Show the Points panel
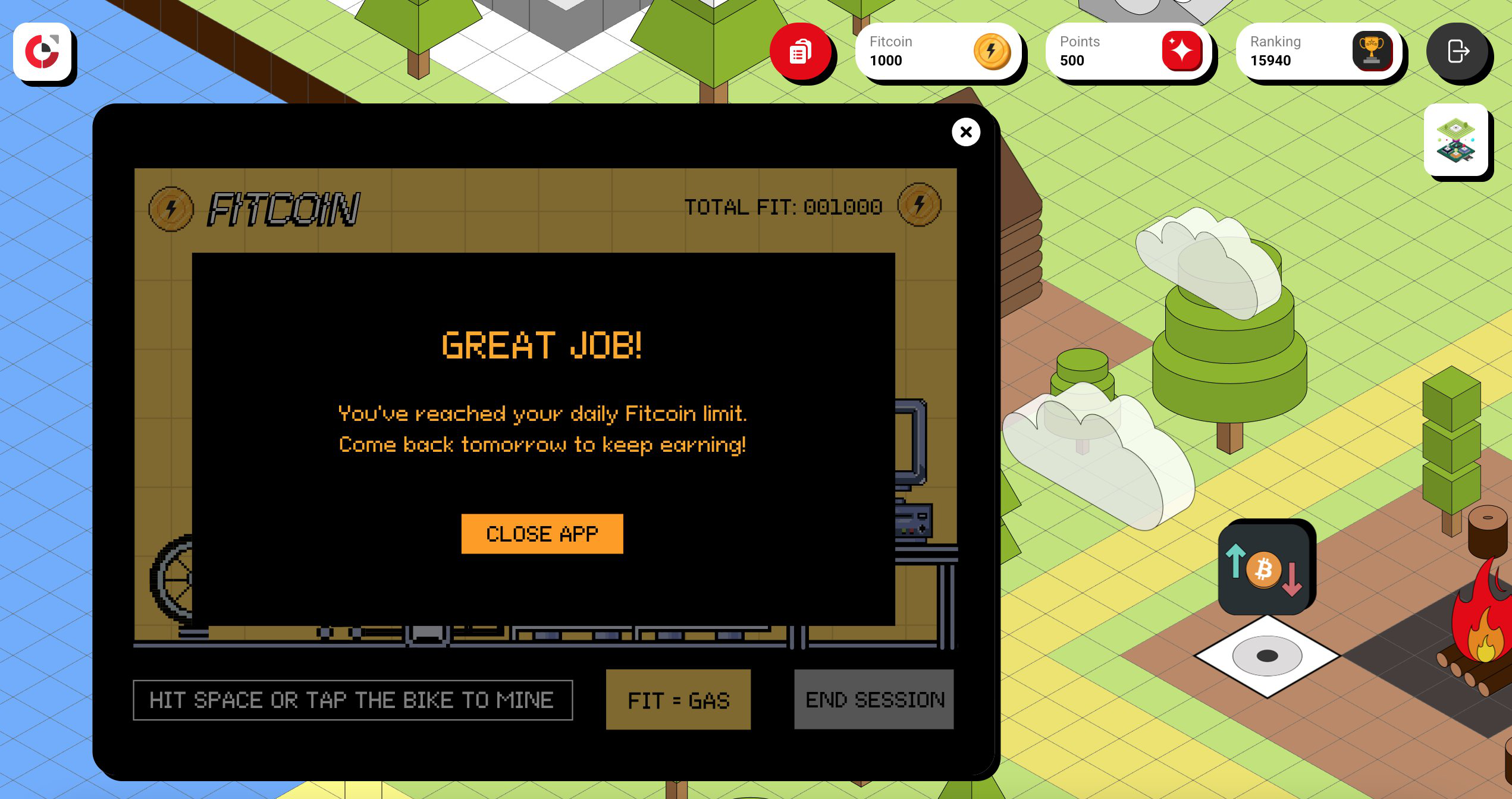Screen dimensions: 1512x799 click(x=1128, y=52)
